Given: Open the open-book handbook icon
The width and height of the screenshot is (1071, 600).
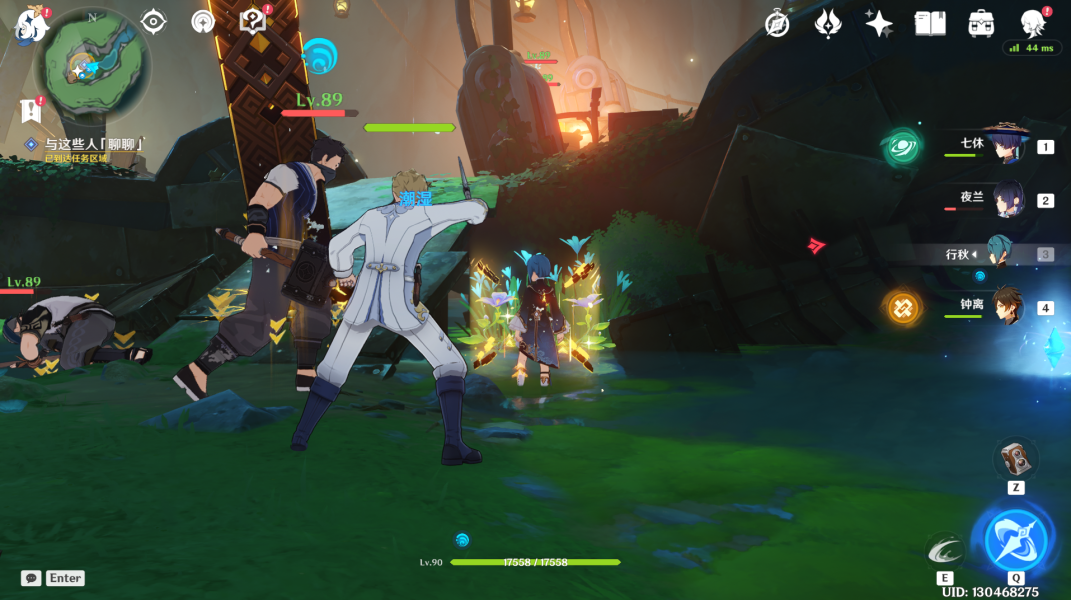Looking at the screenshot, I should [x=930, y=24].
